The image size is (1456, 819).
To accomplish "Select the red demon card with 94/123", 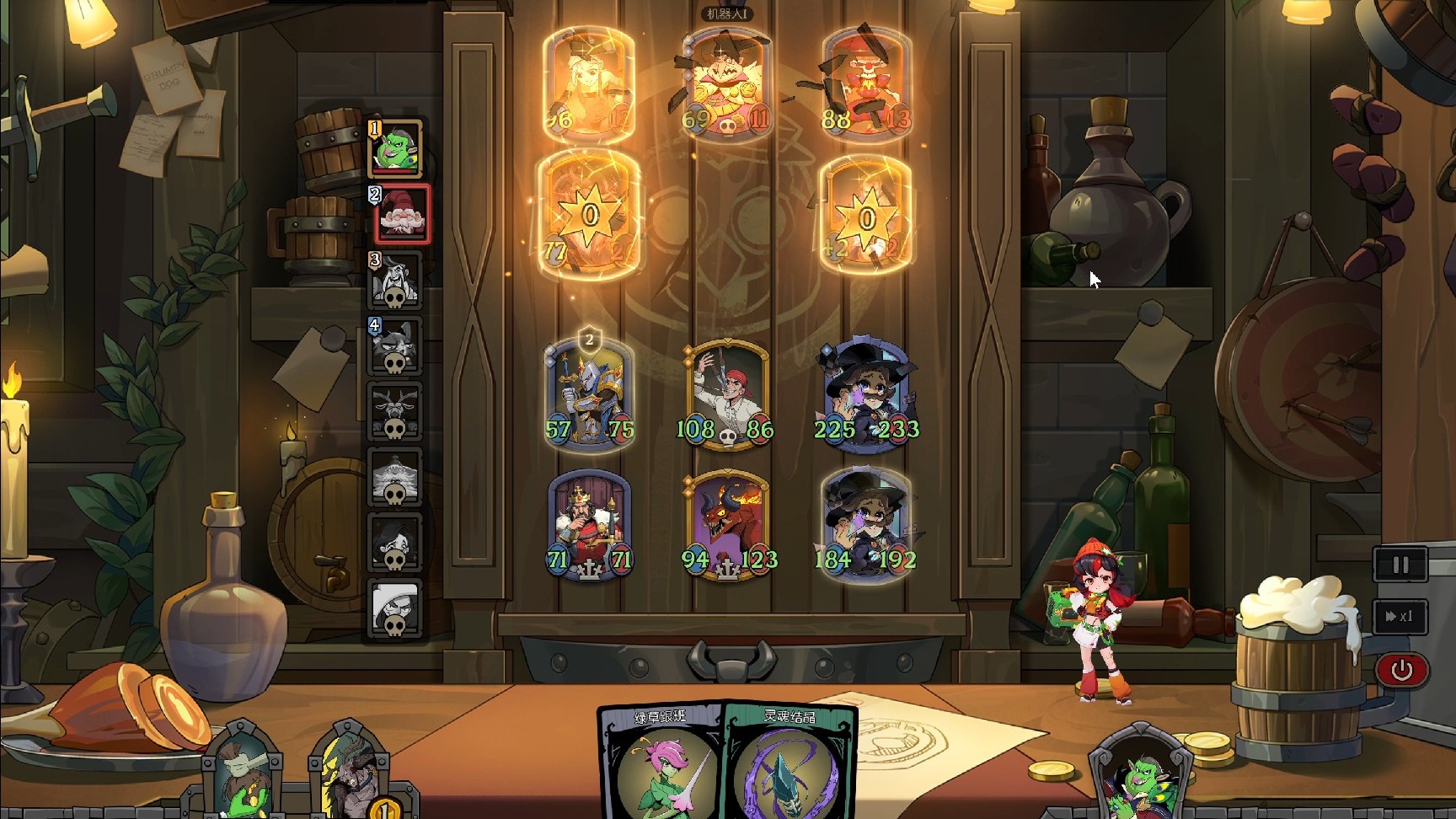I will 728,524.
